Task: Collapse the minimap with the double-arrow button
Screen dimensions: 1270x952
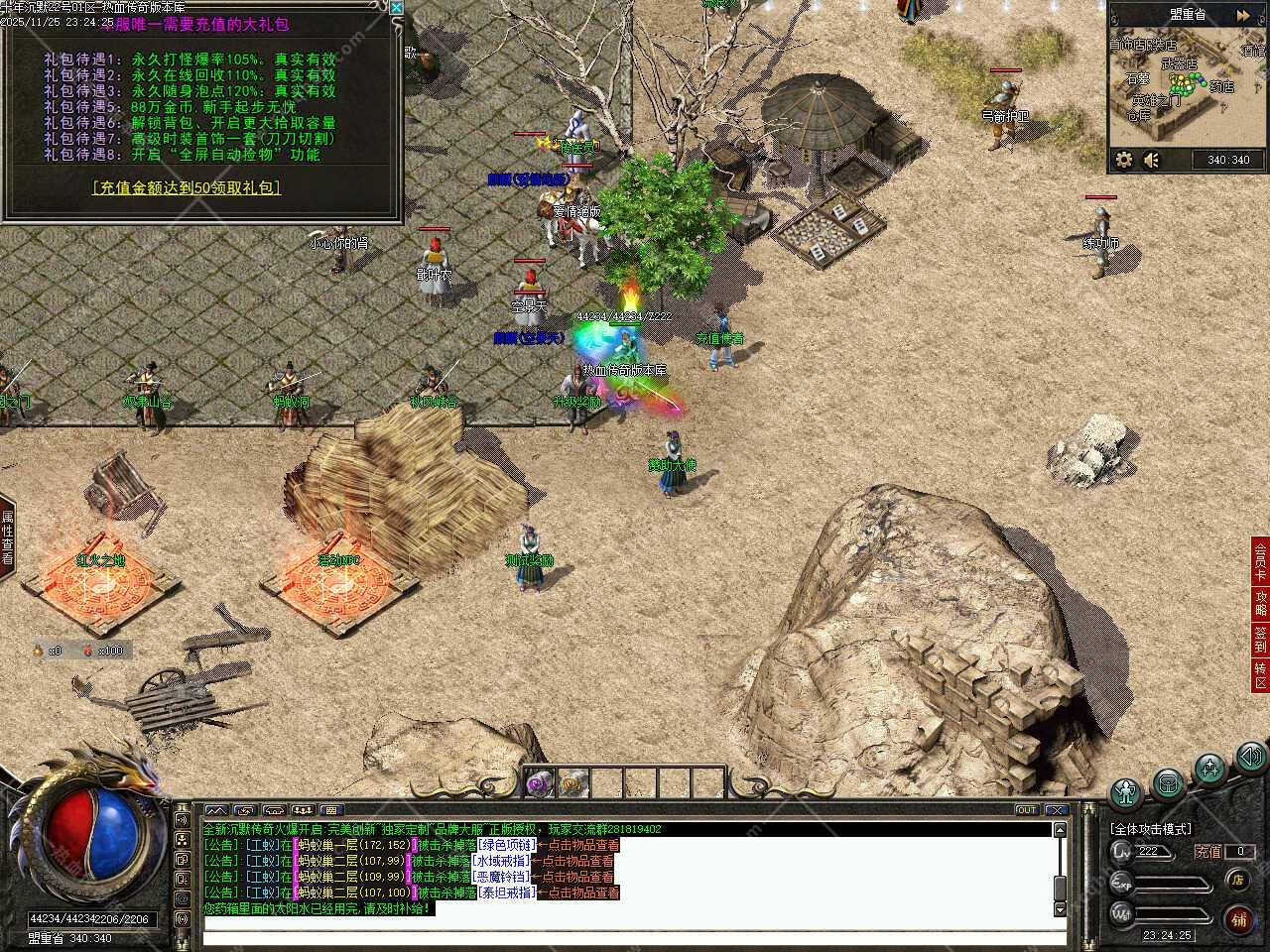Action: 1243,16
